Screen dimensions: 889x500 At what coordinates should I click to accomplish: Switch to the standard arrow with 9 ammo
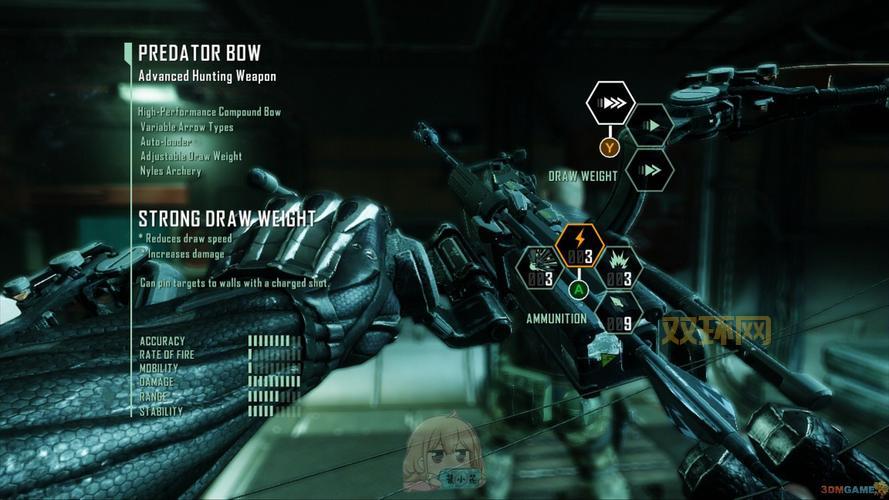click(x=618, y=311)
